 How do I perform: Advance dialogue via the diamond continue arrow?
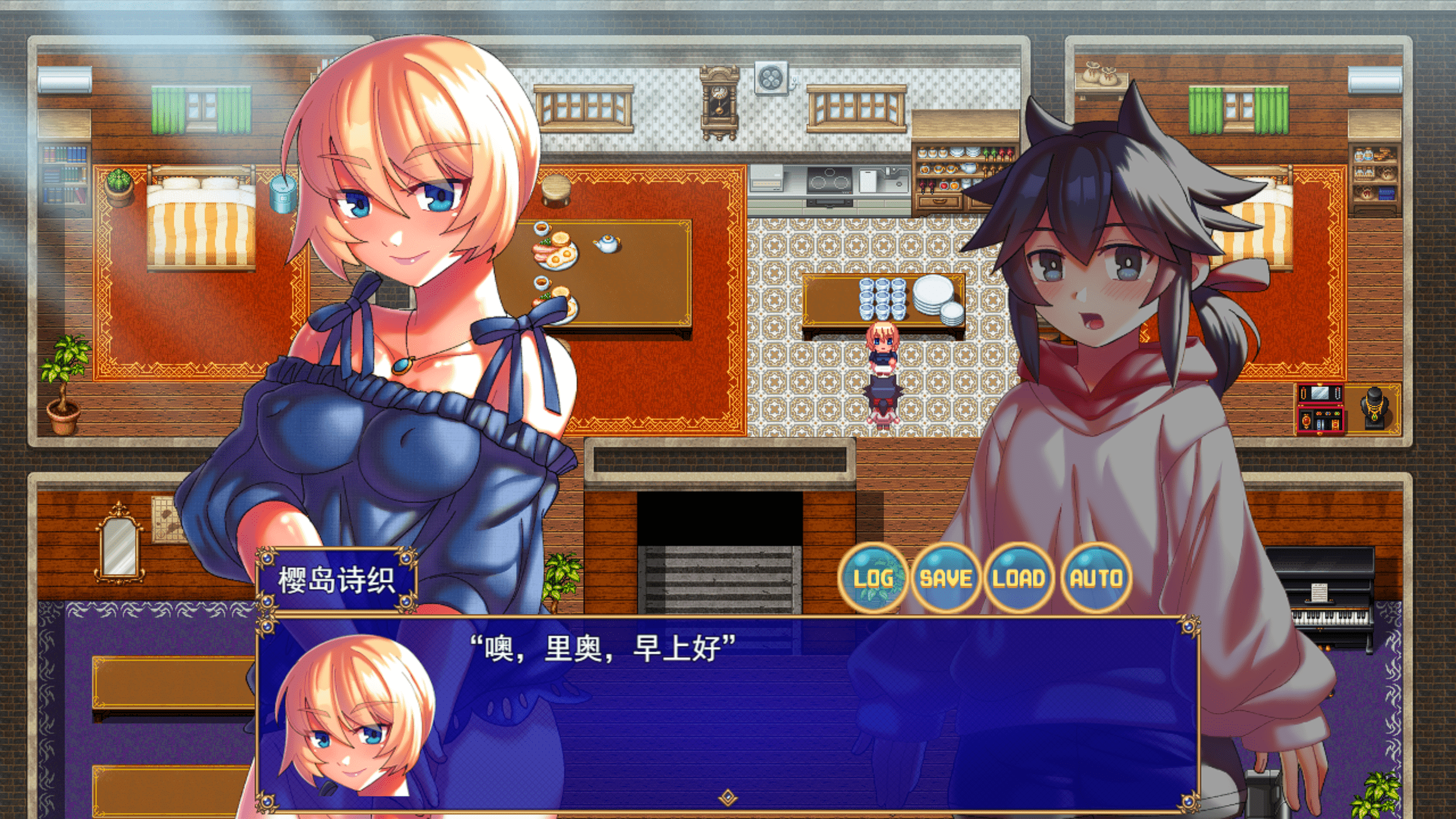click(727, 798)
